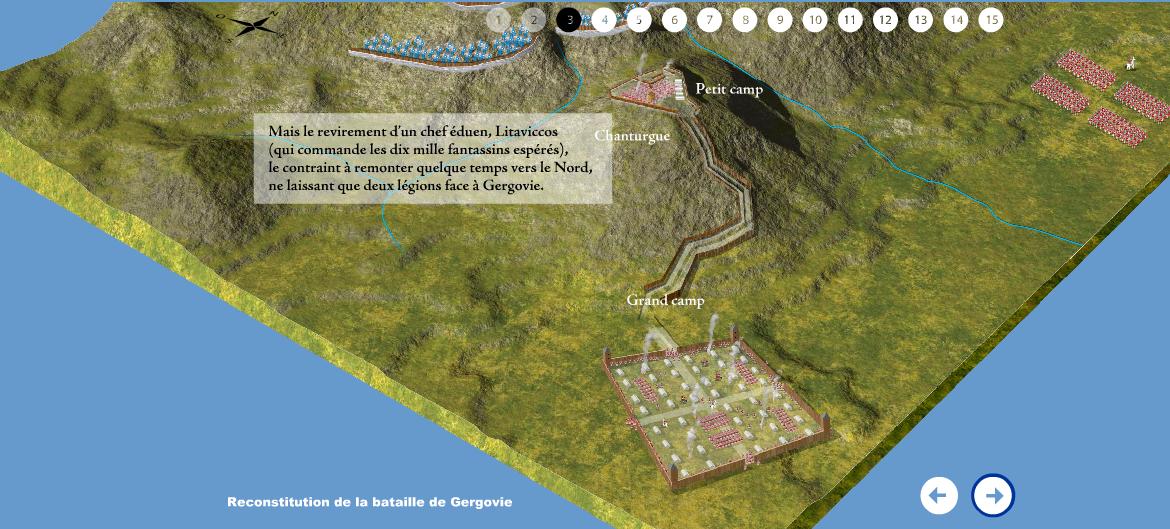Jump to step 1 of the battle
This screenshot has width=1170, height=529.
[x=499, y=20]
